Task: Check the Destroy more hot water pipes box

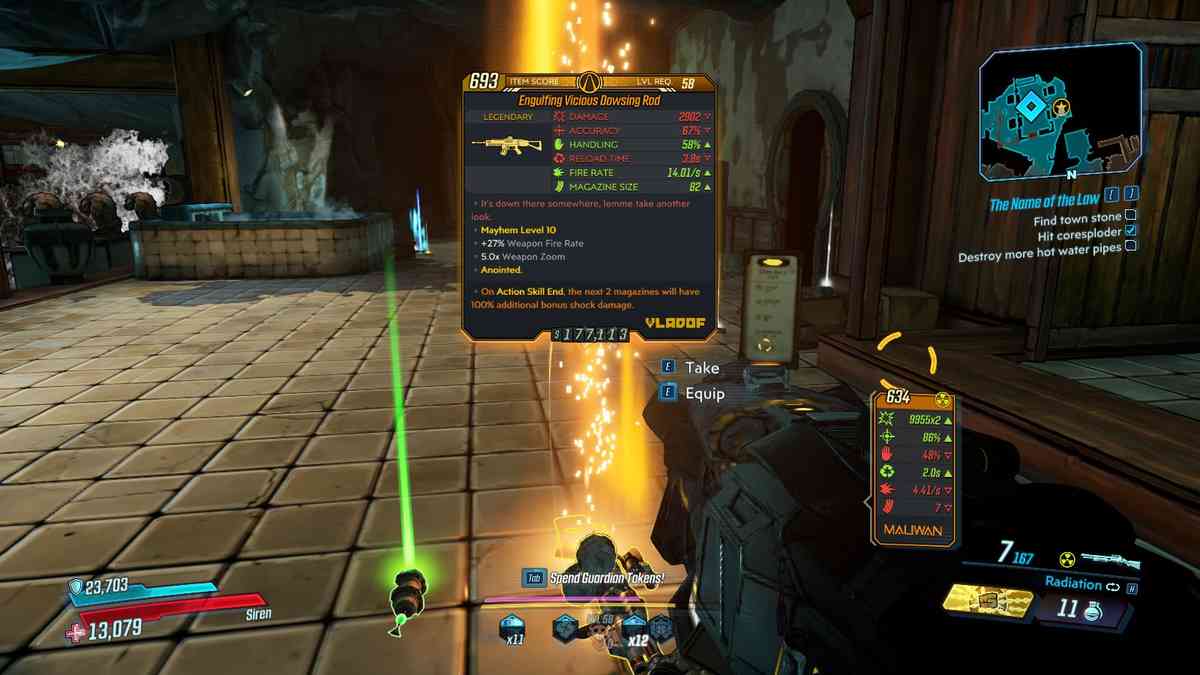Action: point(1131,246)
